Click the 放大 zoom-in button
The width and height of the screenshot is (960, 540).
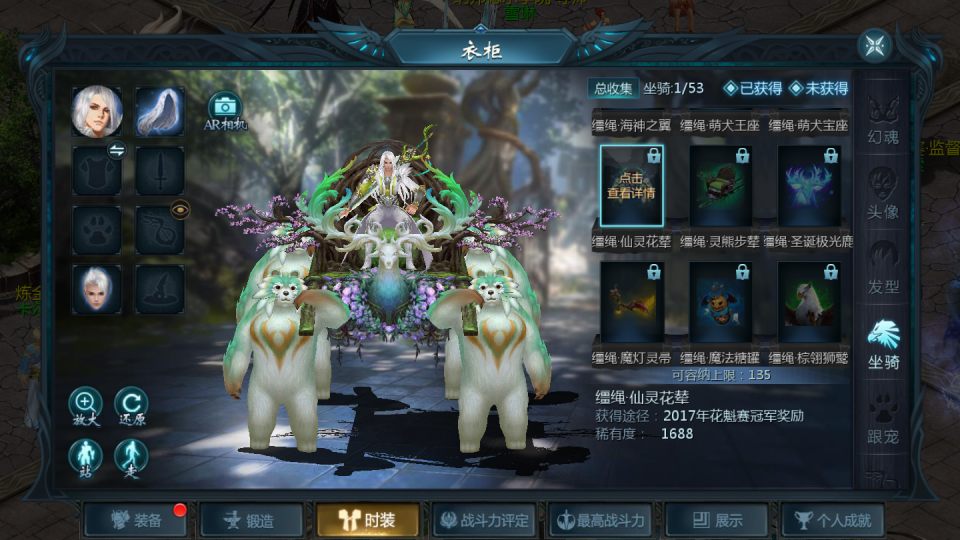[85, 404]
